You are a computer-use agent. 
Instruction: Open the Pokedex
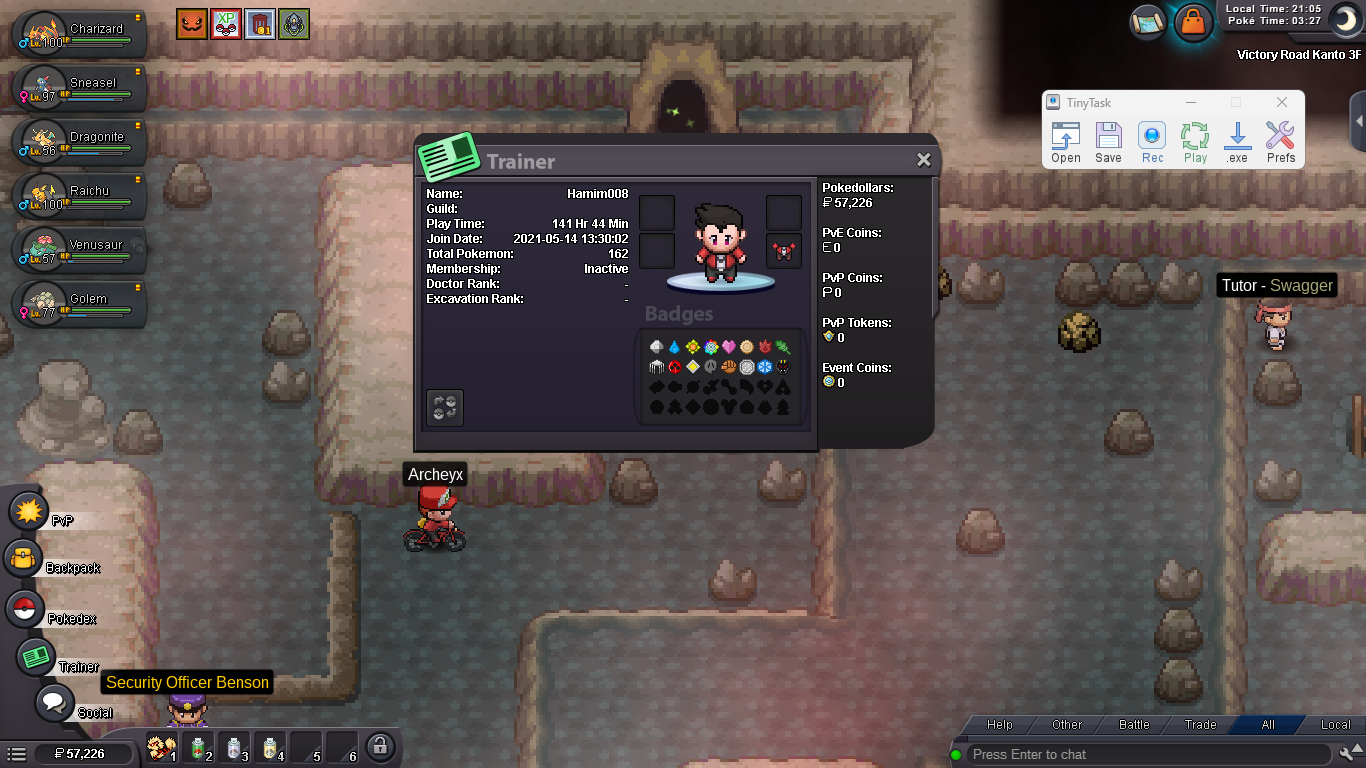coord(25,609)
